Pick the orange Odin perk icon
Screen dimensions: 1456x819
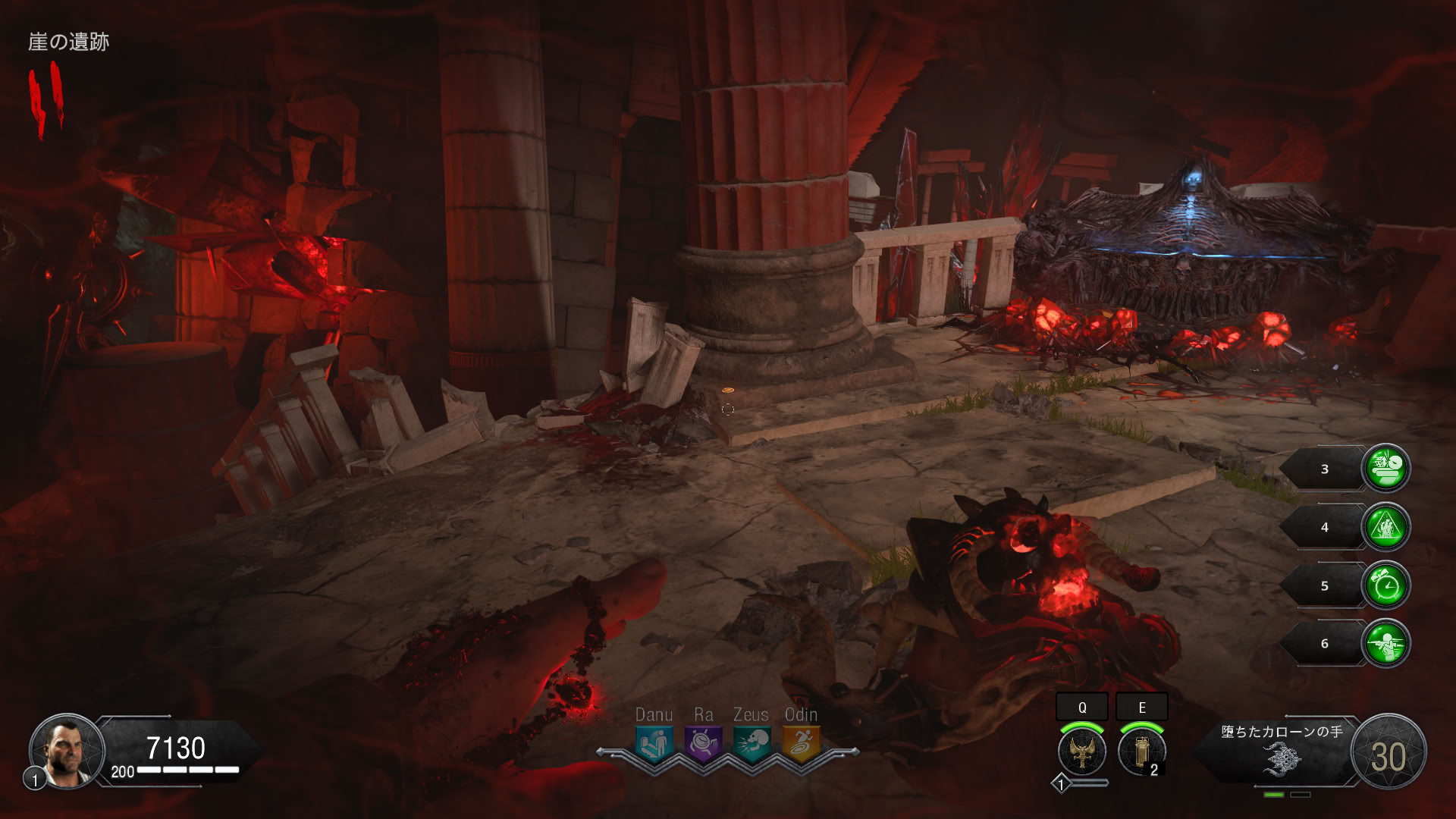click(x=801, y=743)
